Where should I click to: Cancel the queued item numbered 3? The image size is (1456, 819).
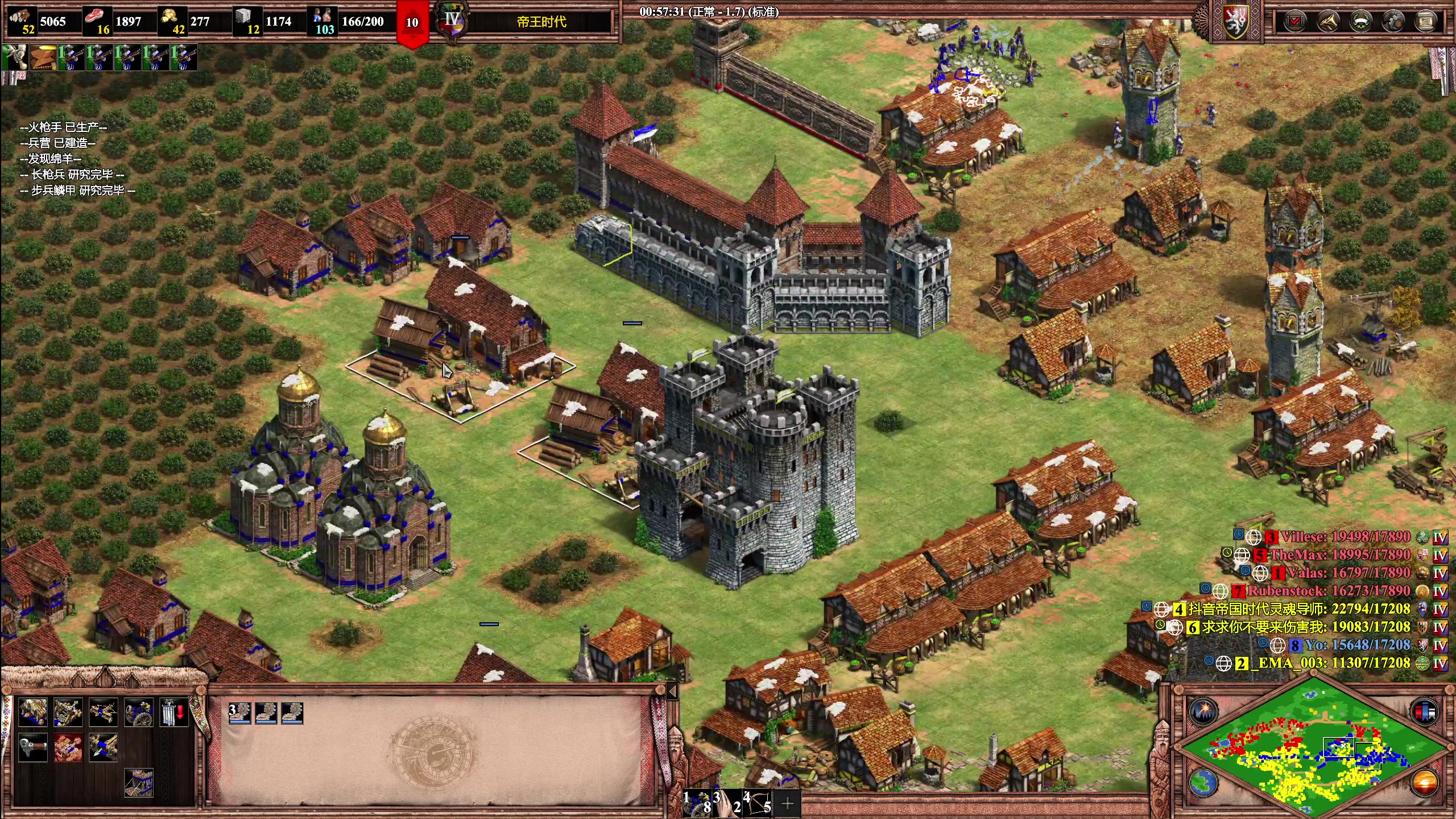click(x=239, y=713)
